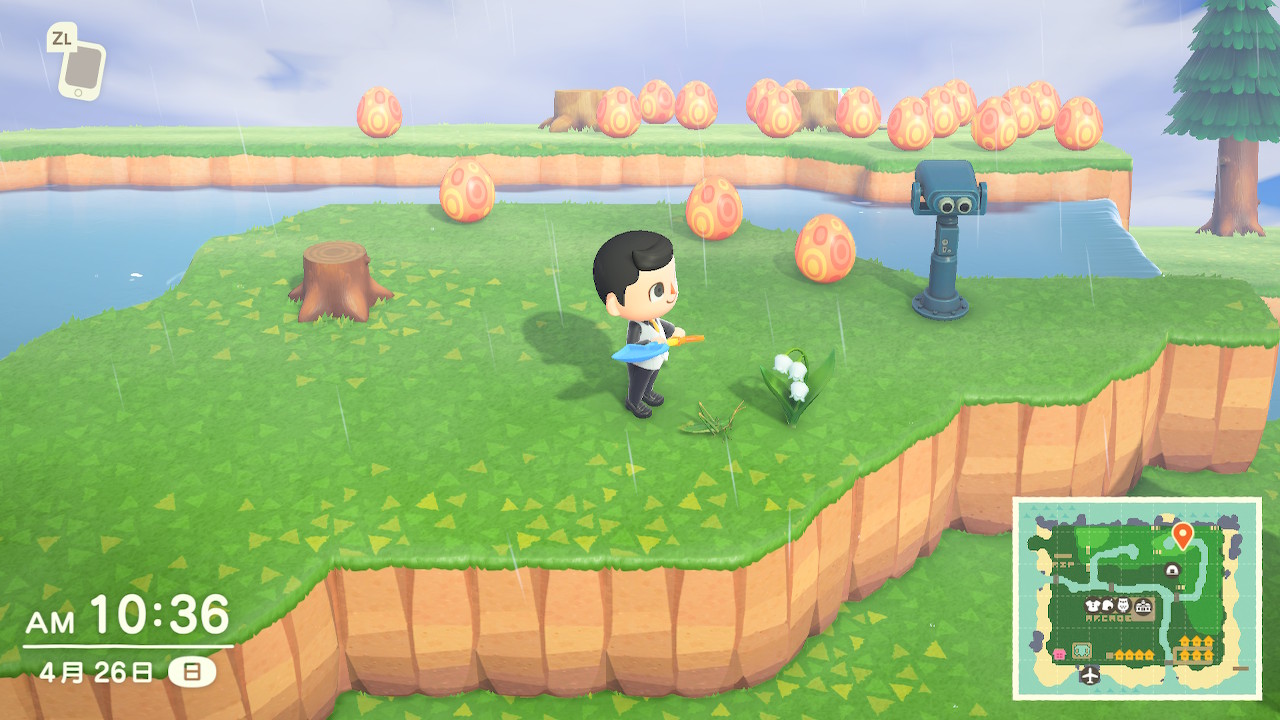The height and width of the screenshot is (720, 1280).
Task: Select the orange location pin on minimap
Action: 1182,534
